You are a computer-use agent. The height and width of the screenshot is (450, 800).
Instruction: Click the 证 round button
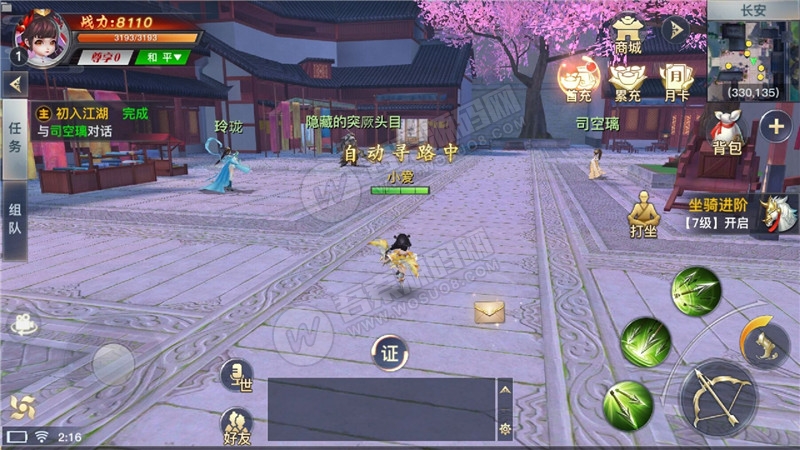click(x=390, y=352)
